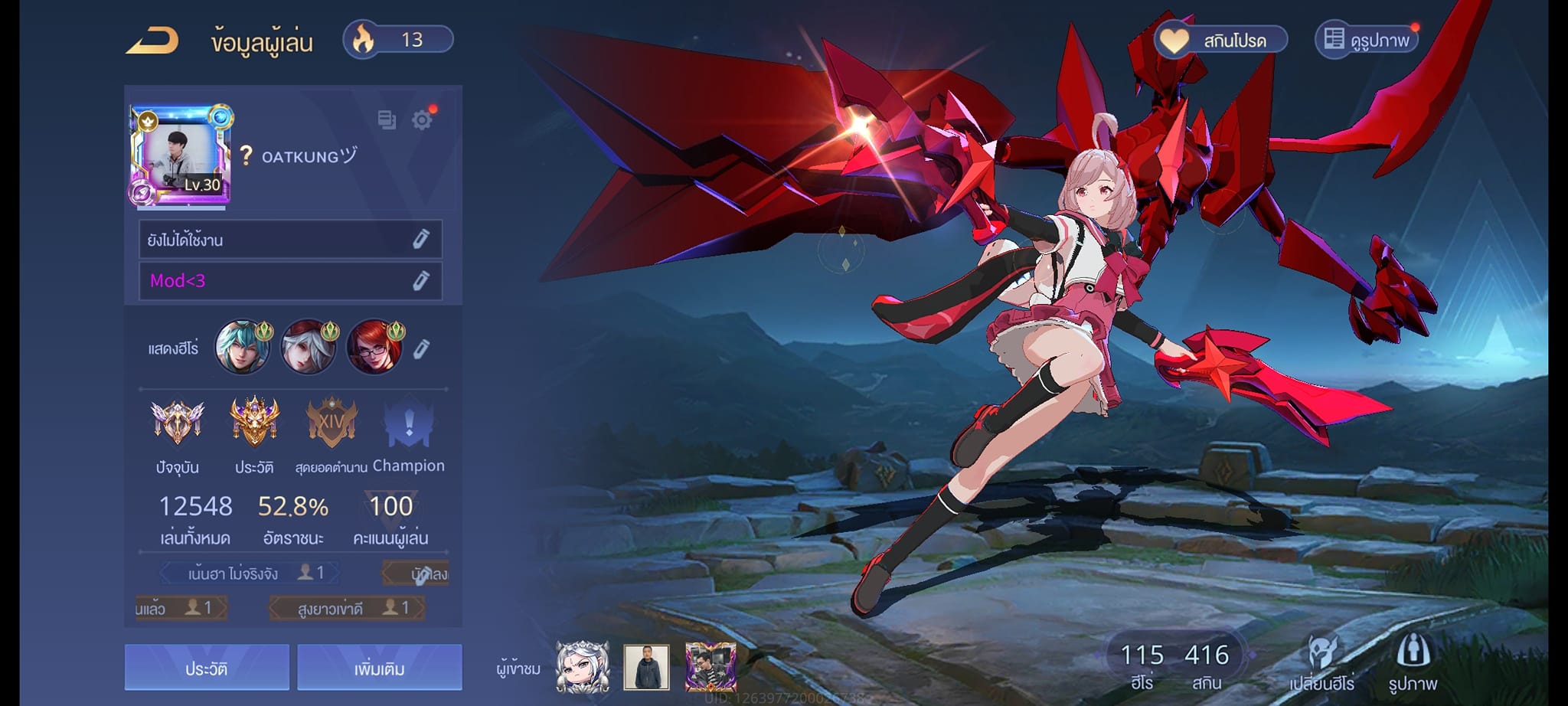Open the ฮีโร่ hero count of 115

point(1142,664)
